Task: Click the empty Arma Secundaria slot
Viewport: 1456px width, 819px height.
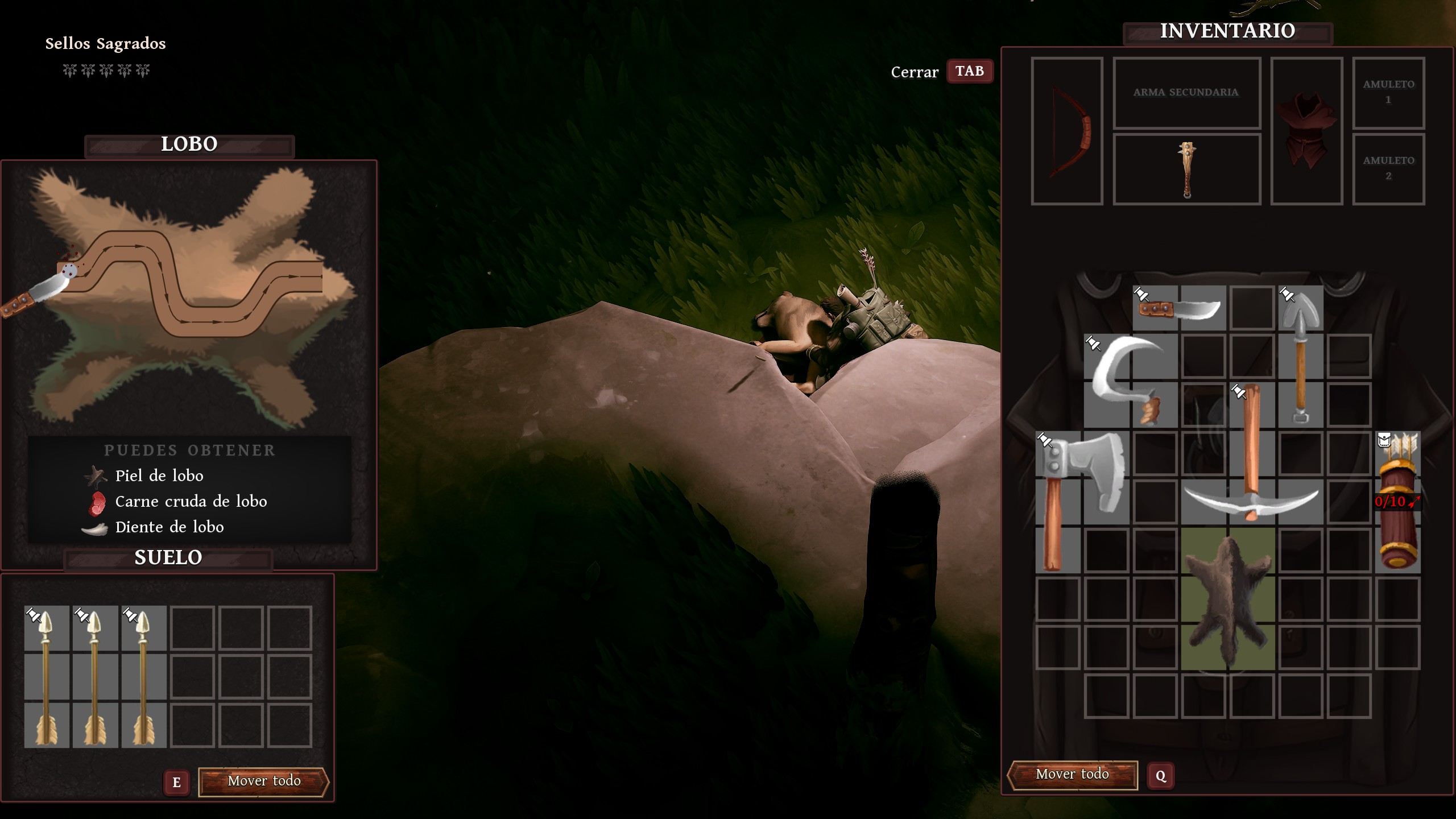Action: pyautogui.click(x=1186, y=93)
